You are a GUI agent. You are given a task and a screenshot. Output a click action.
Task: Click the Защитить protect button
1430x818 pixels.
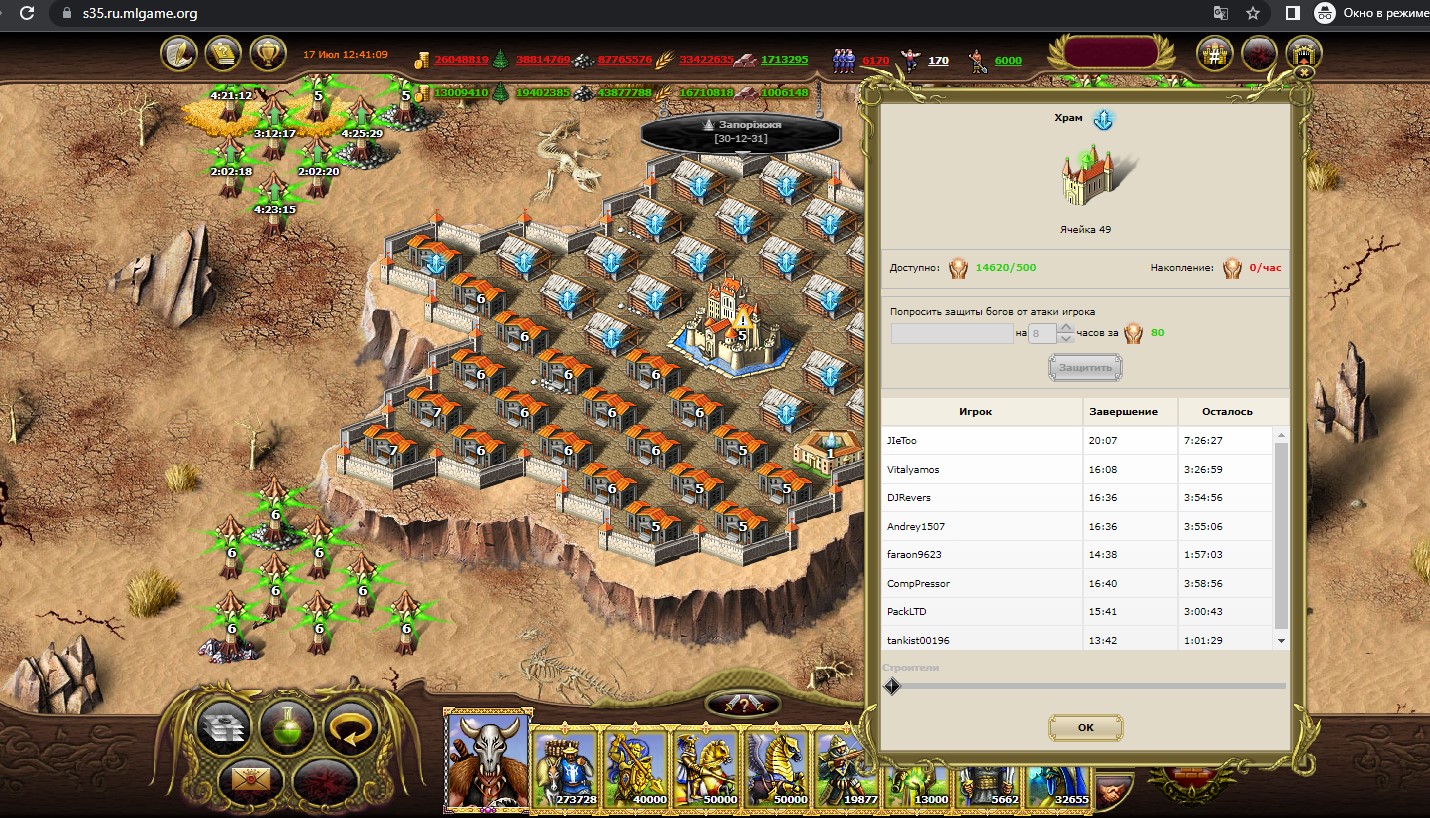[1085, 368]
